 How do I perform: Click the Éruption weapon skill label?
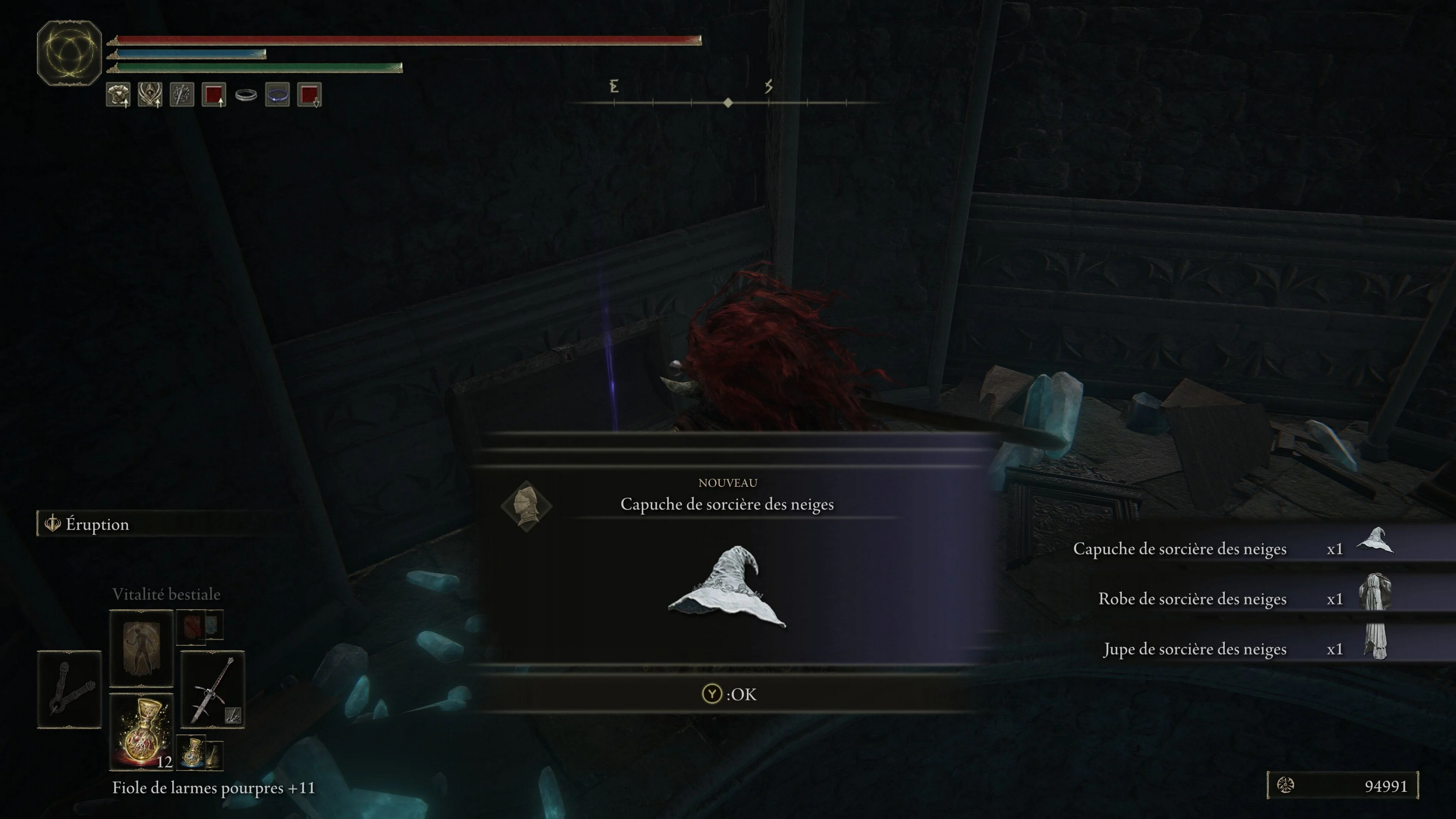click(x=97, y=524)
